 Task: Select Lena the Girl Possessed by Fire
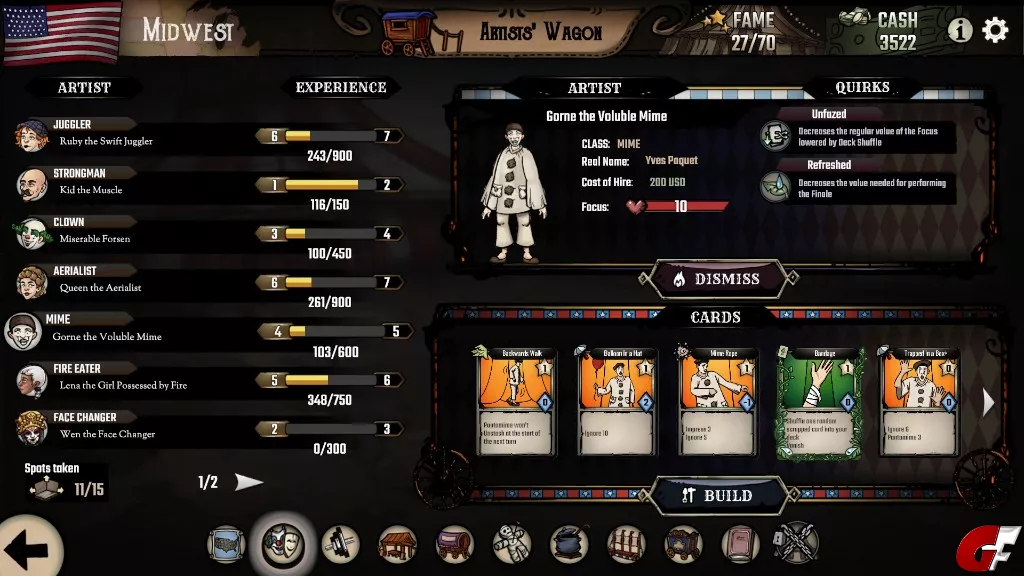[110, 379]
